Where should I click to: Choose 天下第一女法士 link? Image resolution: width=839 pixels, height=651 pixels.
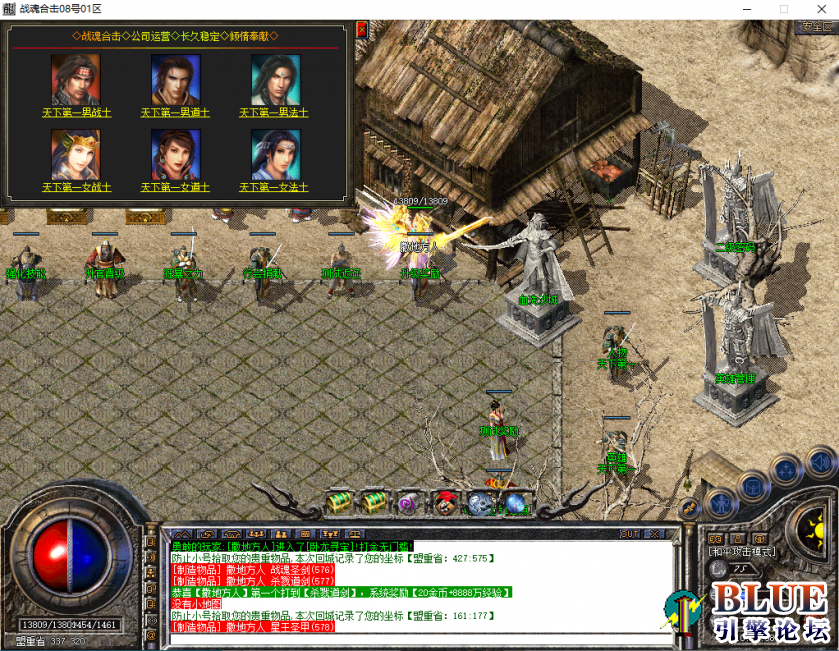(274, 187)
